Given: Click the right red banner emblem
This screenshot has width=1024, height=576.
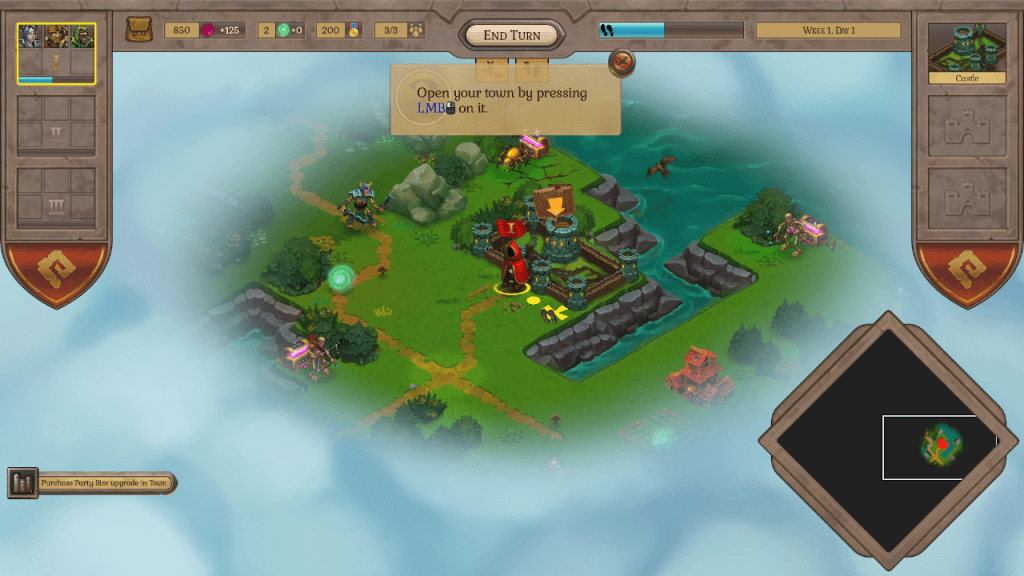Looking at the screenshot, I should (x=966, y=274).
